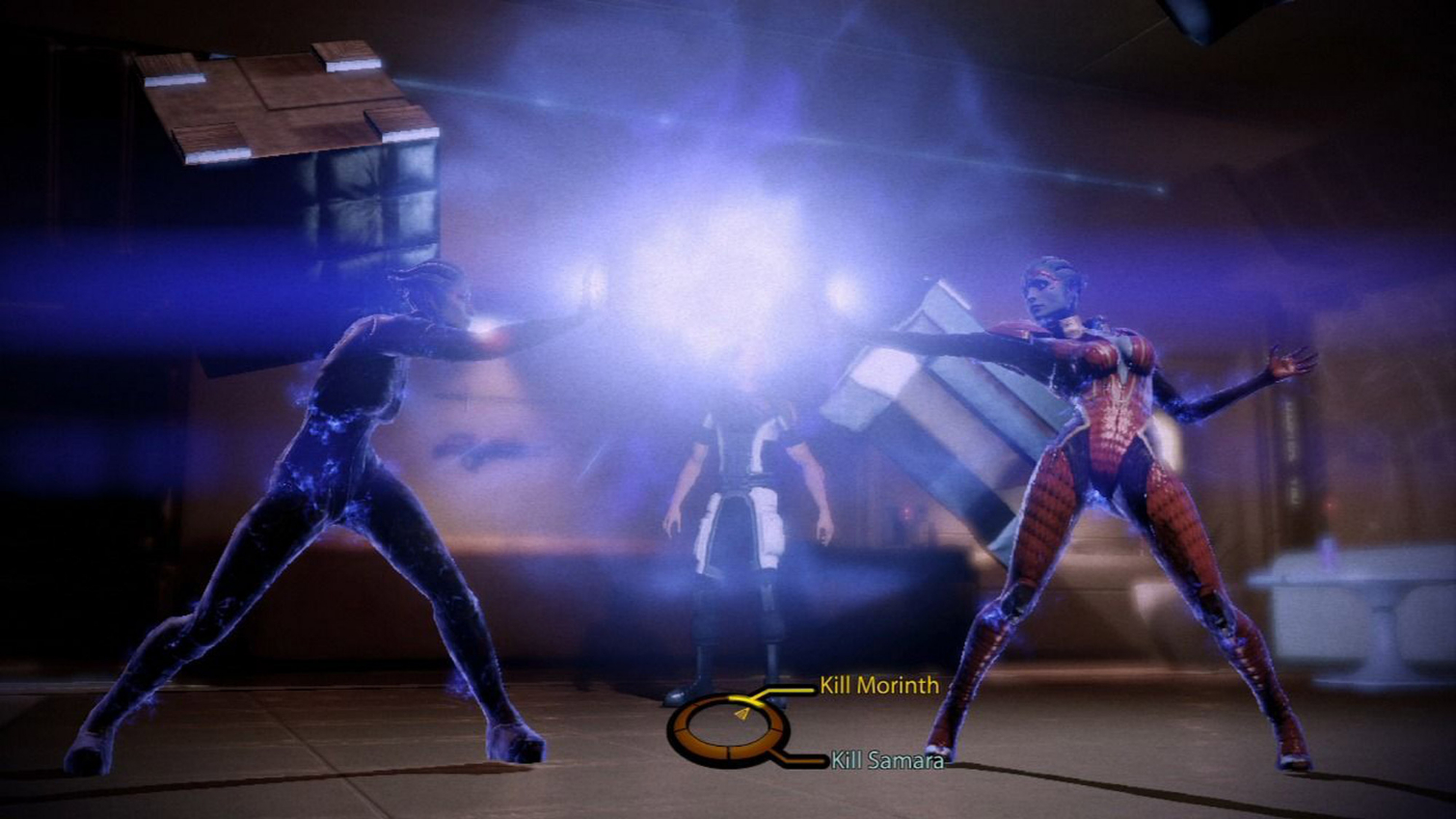Click the connector line to Kill Samara
Screen dimensions: 1456x819
click(x=800, y=762)
